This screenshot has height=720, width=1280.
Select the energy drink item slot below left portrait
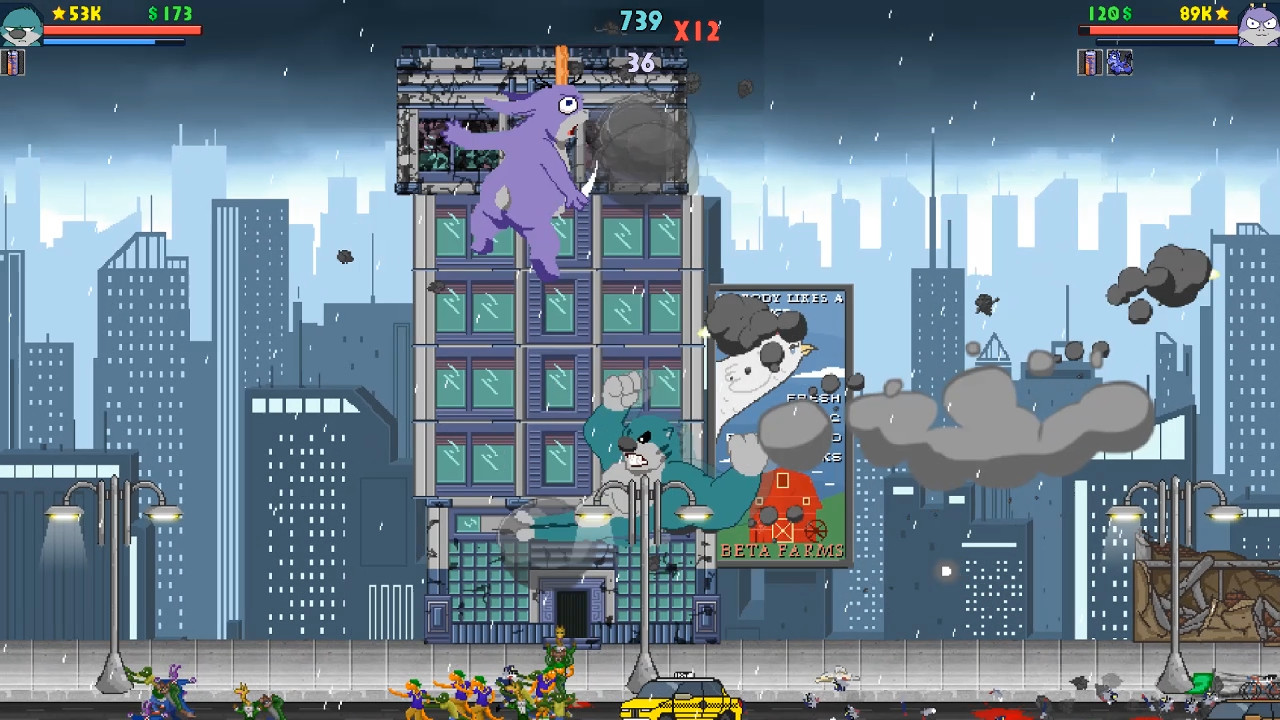tap(13, 63)
